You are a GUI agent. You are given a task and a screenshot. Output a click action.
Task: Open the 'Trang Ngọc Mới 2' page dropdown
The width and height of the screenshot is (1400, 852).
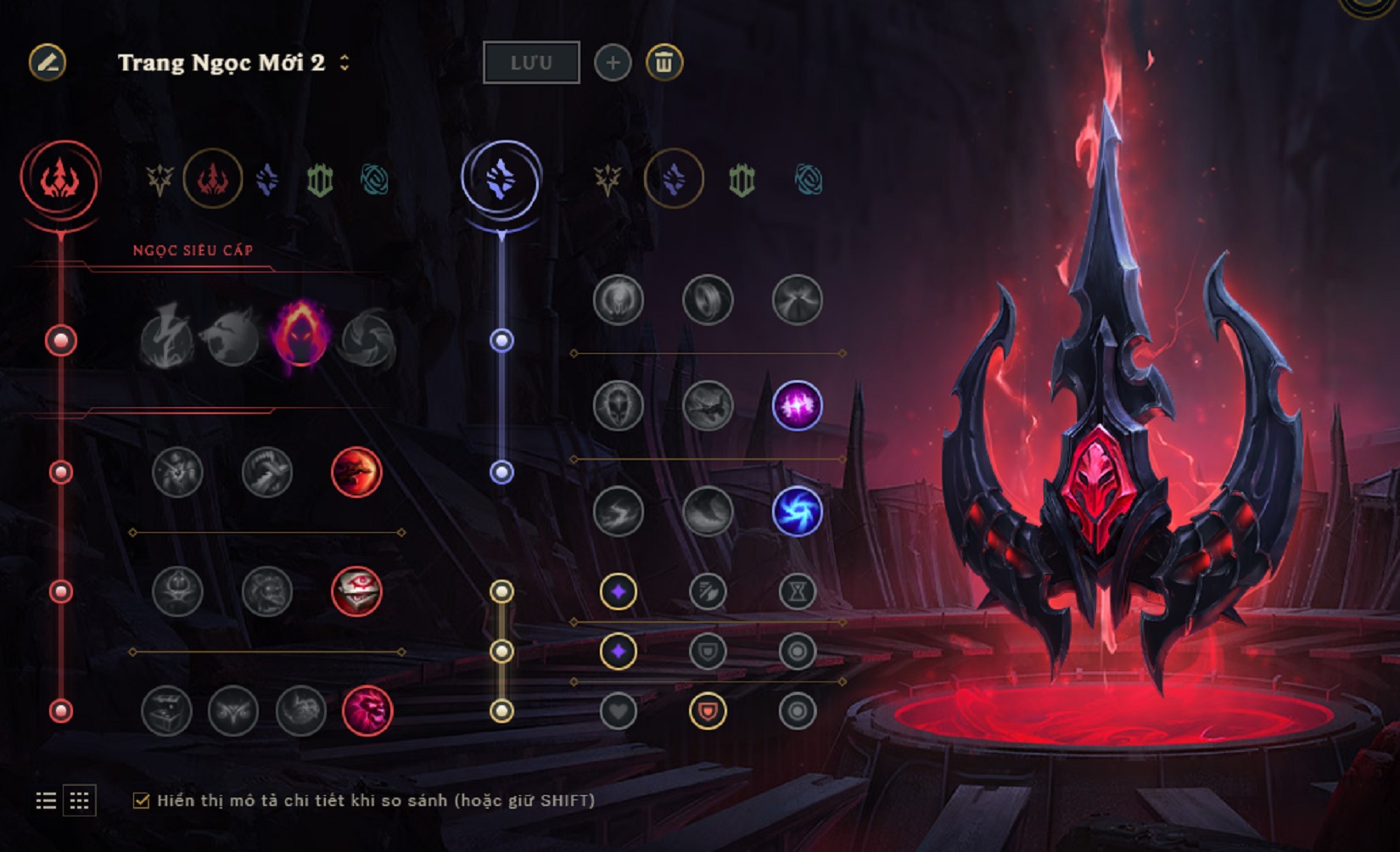click(344, 62)
